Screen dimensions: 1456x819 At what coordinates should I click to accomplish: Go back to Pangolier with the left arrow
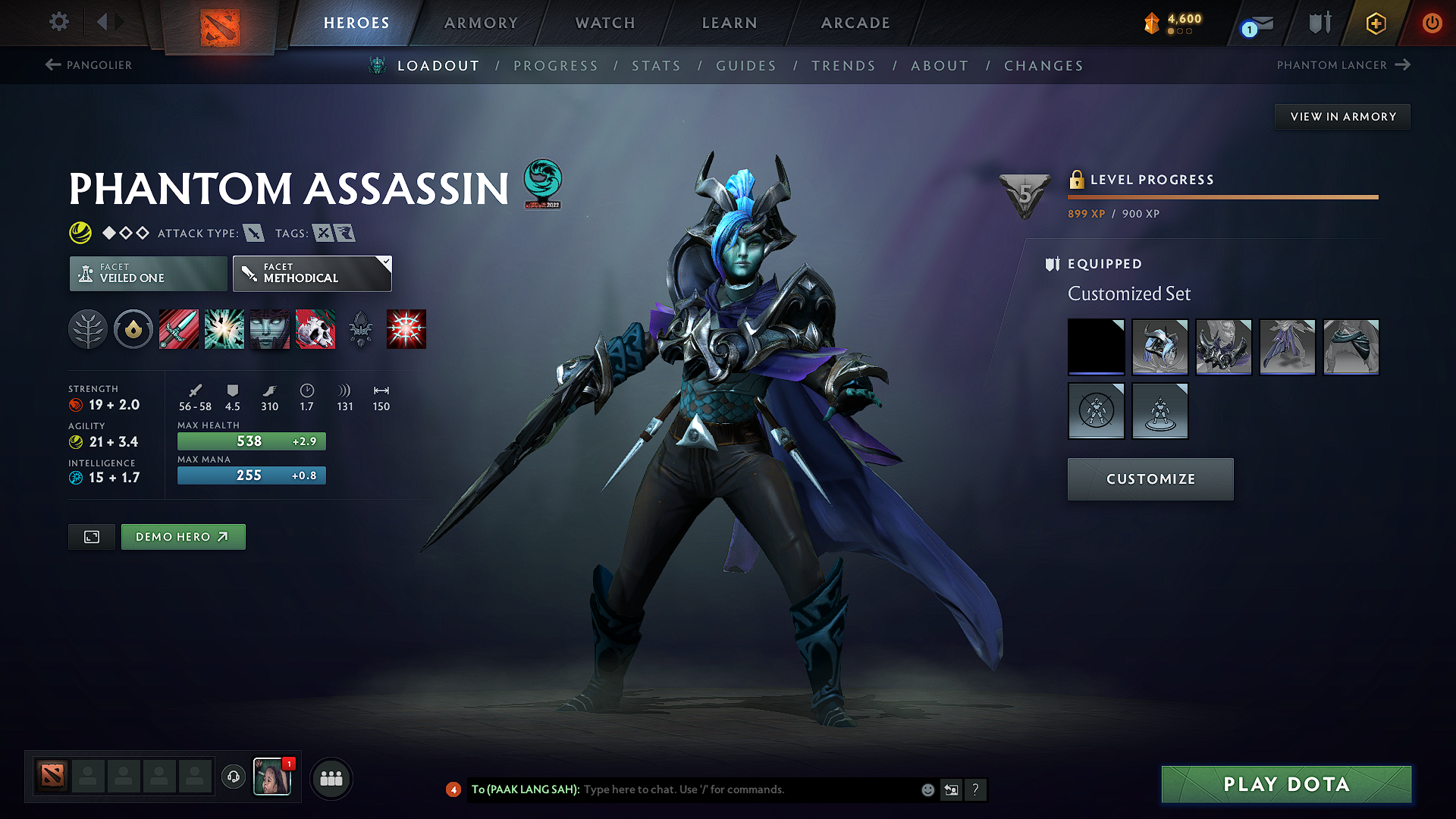pos(52,64)
